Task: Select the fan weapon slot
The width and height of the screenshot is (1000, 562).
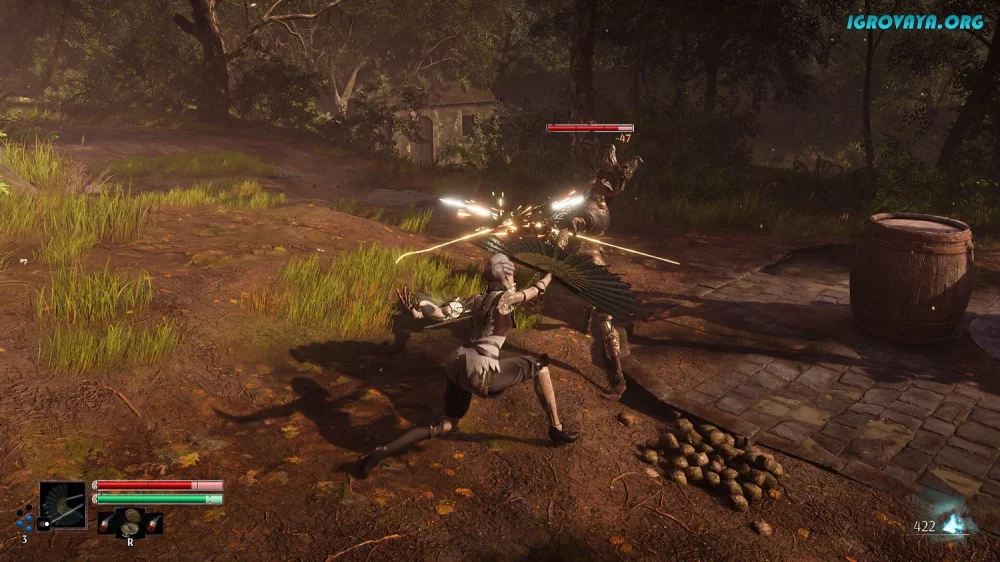Action: pyautogui.click(x=63, y=505)
